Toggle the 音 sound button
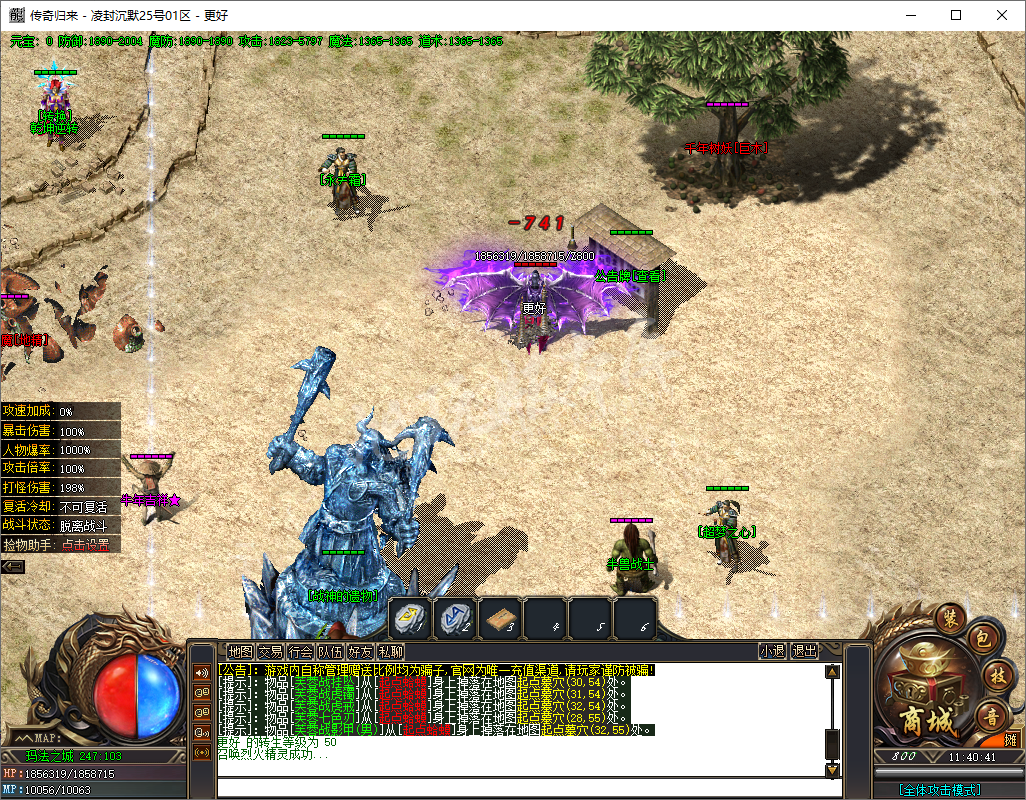Screen dimensions: 1026x800 click(993, 714)
